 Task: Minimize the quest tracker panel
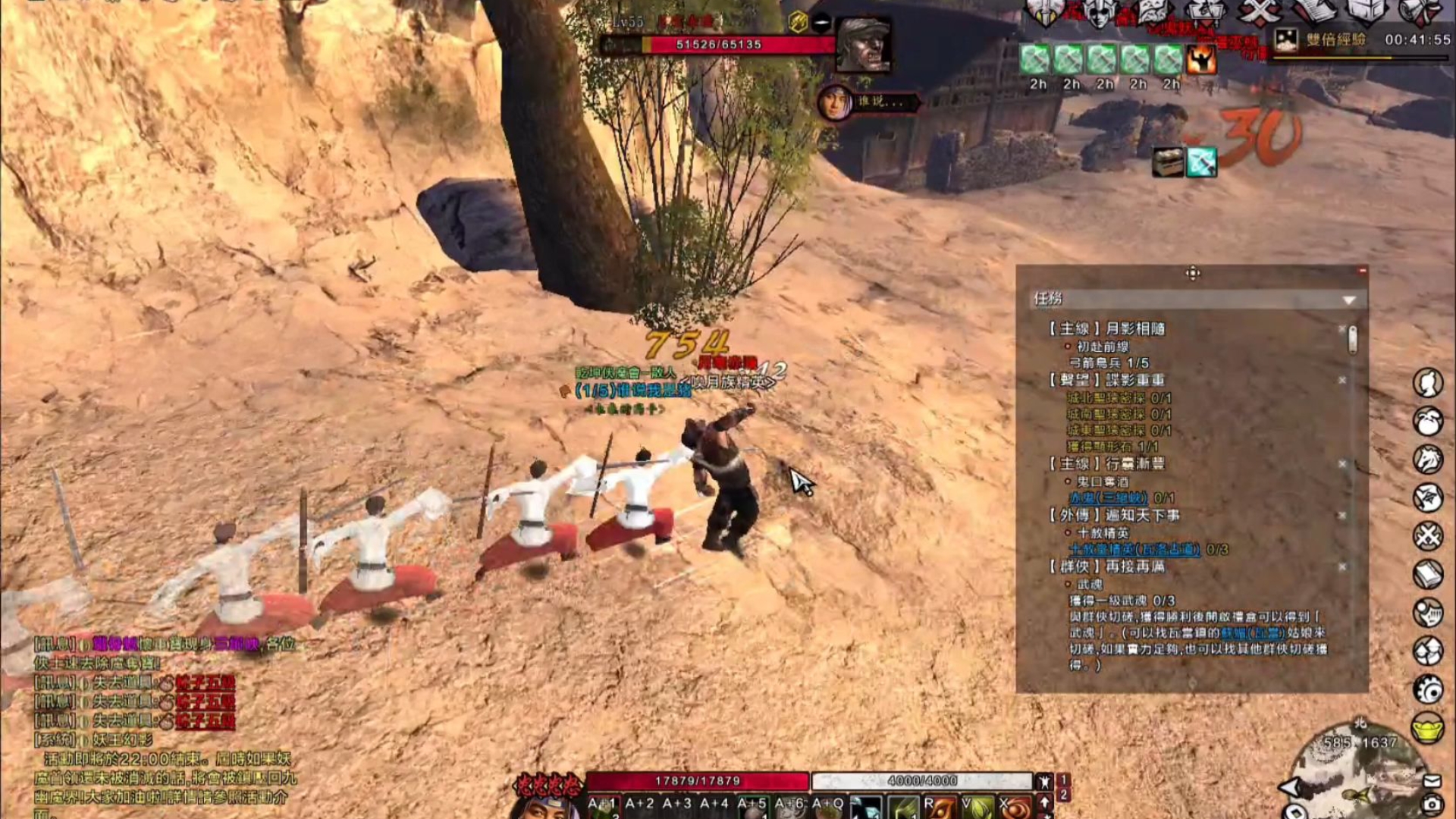coord(1363,271)
